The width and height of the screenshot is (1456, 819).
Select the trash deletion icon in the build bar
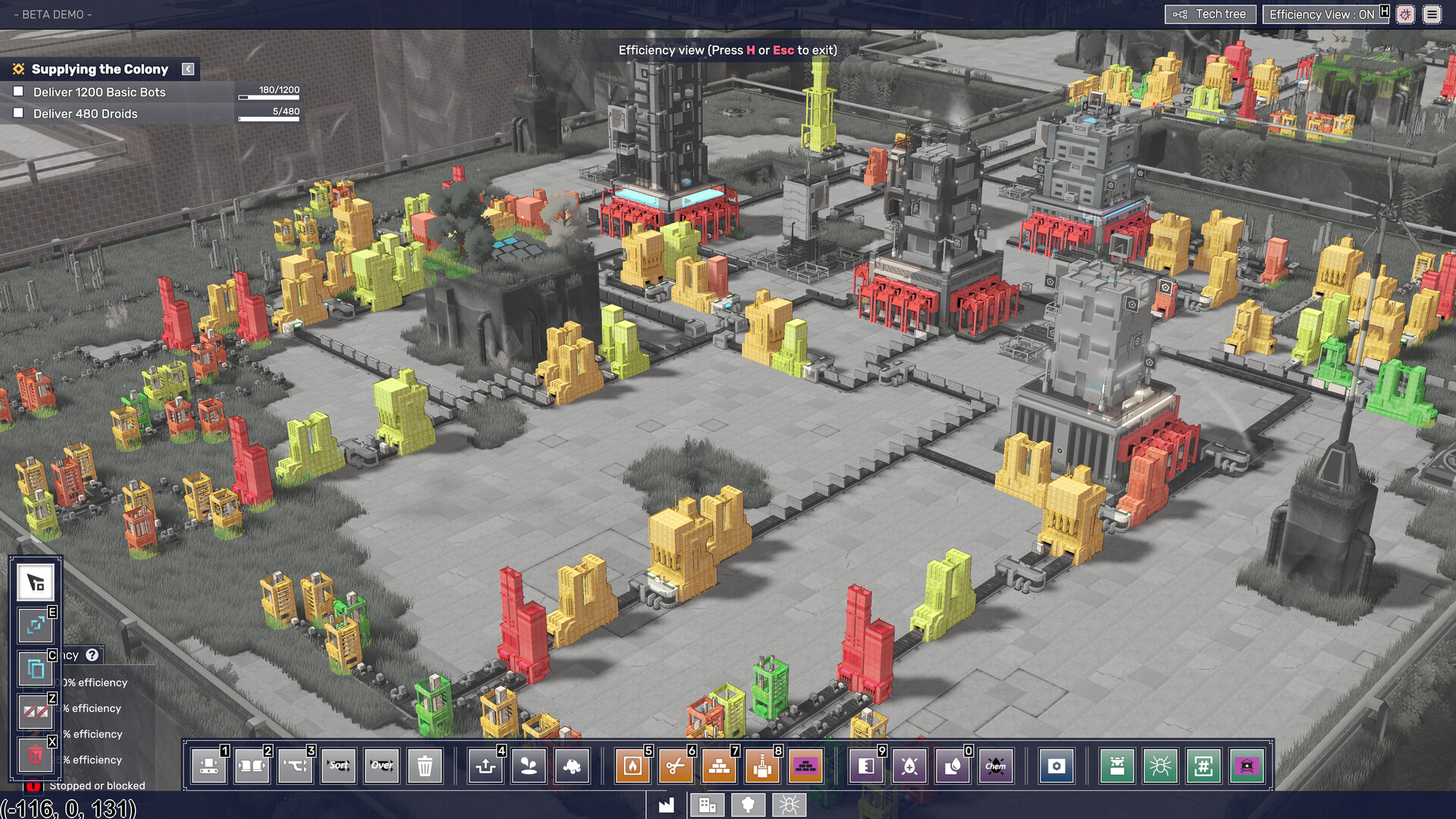click(x=425, y=767)
